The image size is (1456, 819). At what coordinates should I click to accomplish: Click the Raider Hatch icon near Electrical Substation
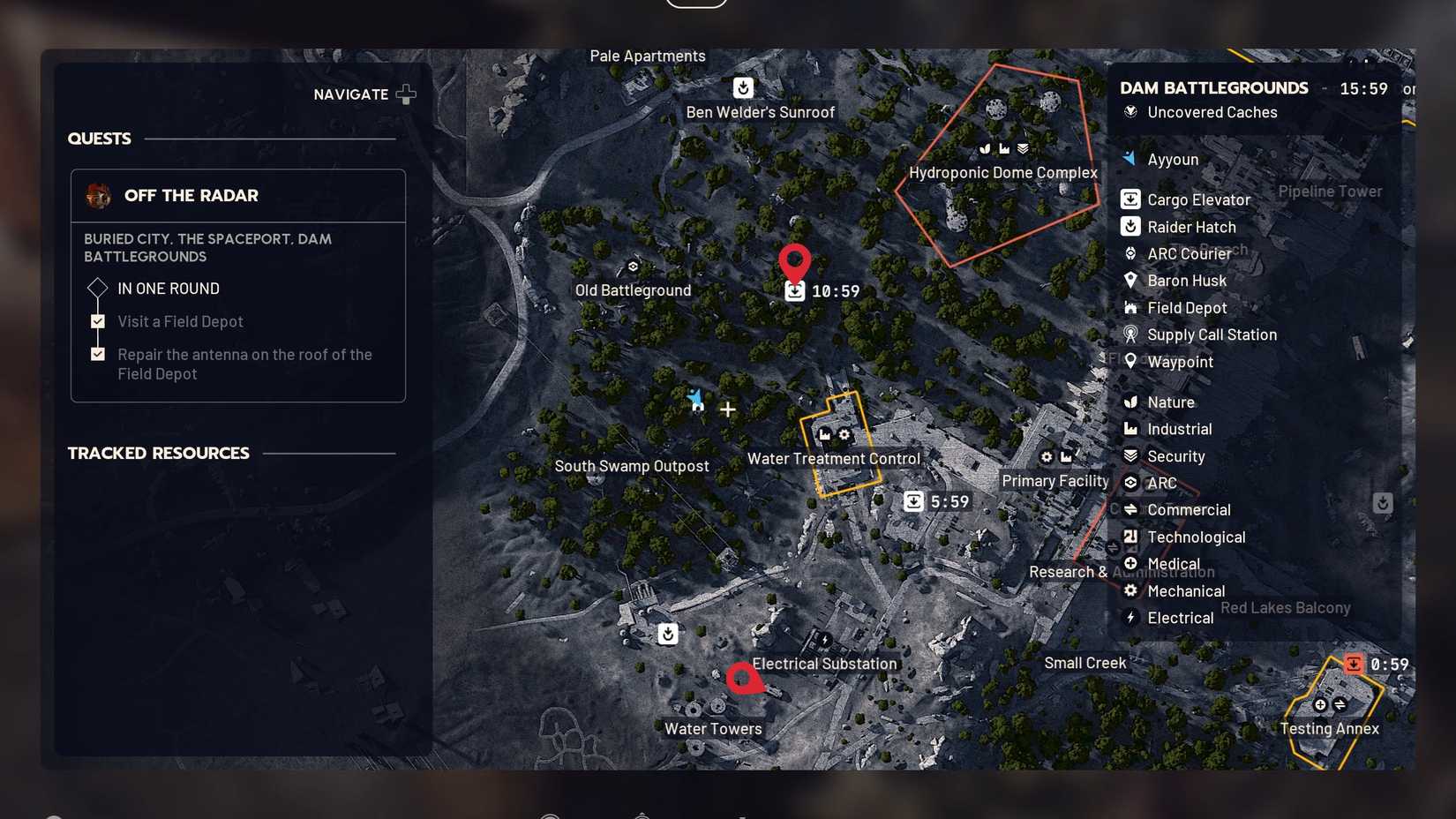click(x=667, y=633)
